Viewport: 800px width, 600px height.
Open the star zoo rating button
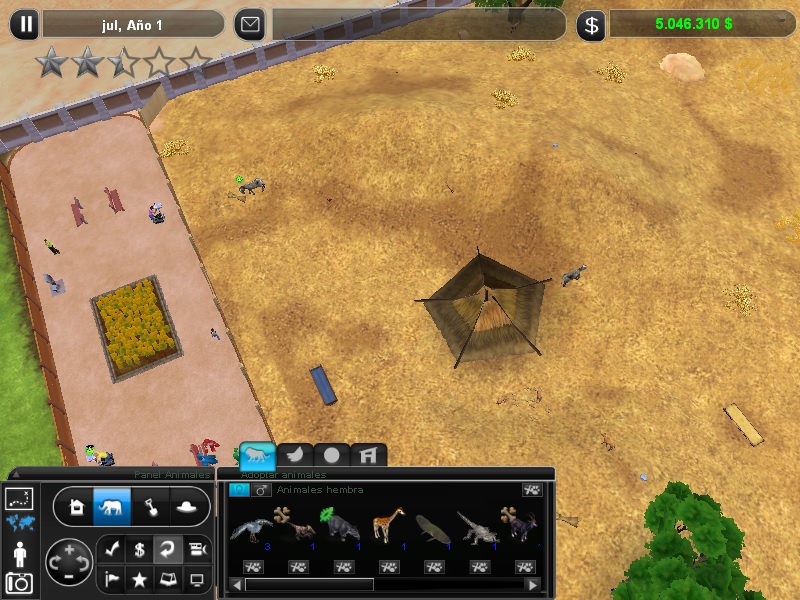point(140,578)
